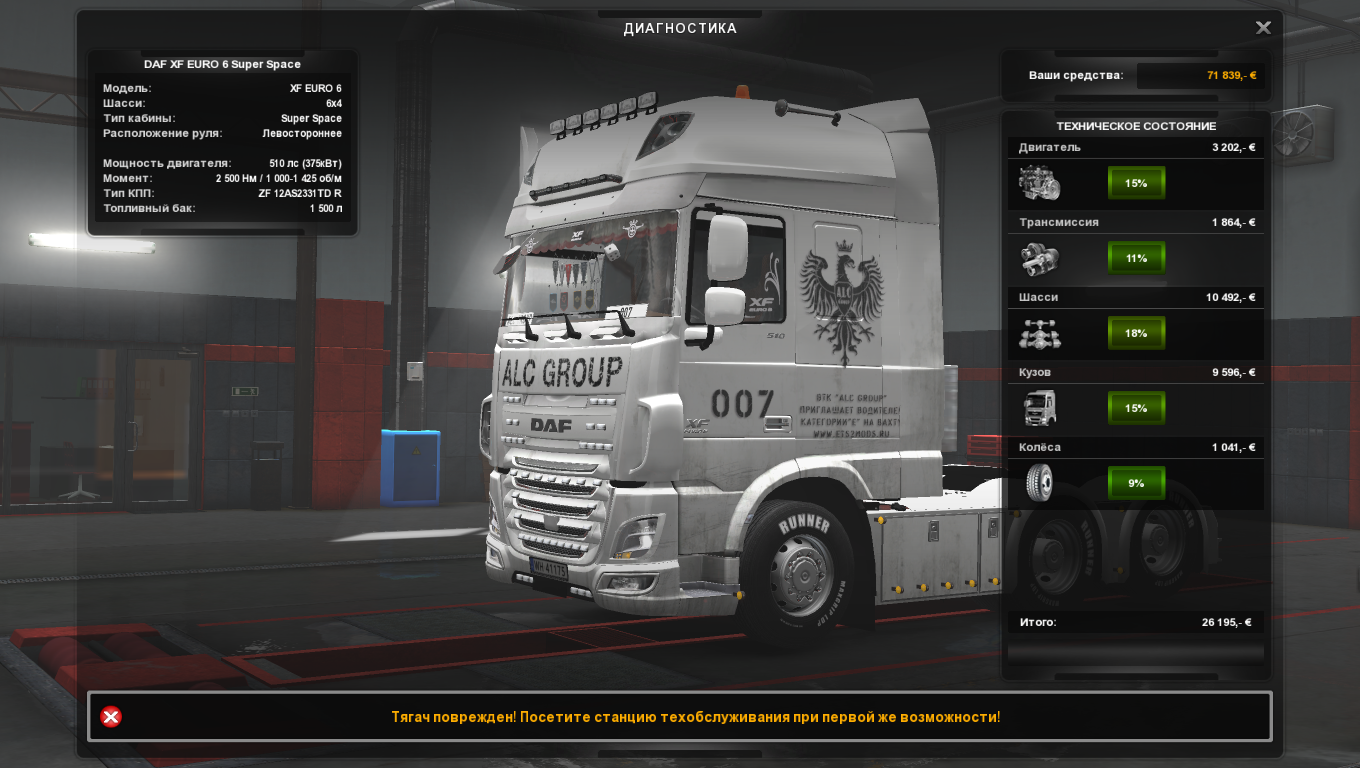Viewport: 1360px width, 768px height.
Task: Select the green 15% button under Кузов
Action: tap(1136, 408)
